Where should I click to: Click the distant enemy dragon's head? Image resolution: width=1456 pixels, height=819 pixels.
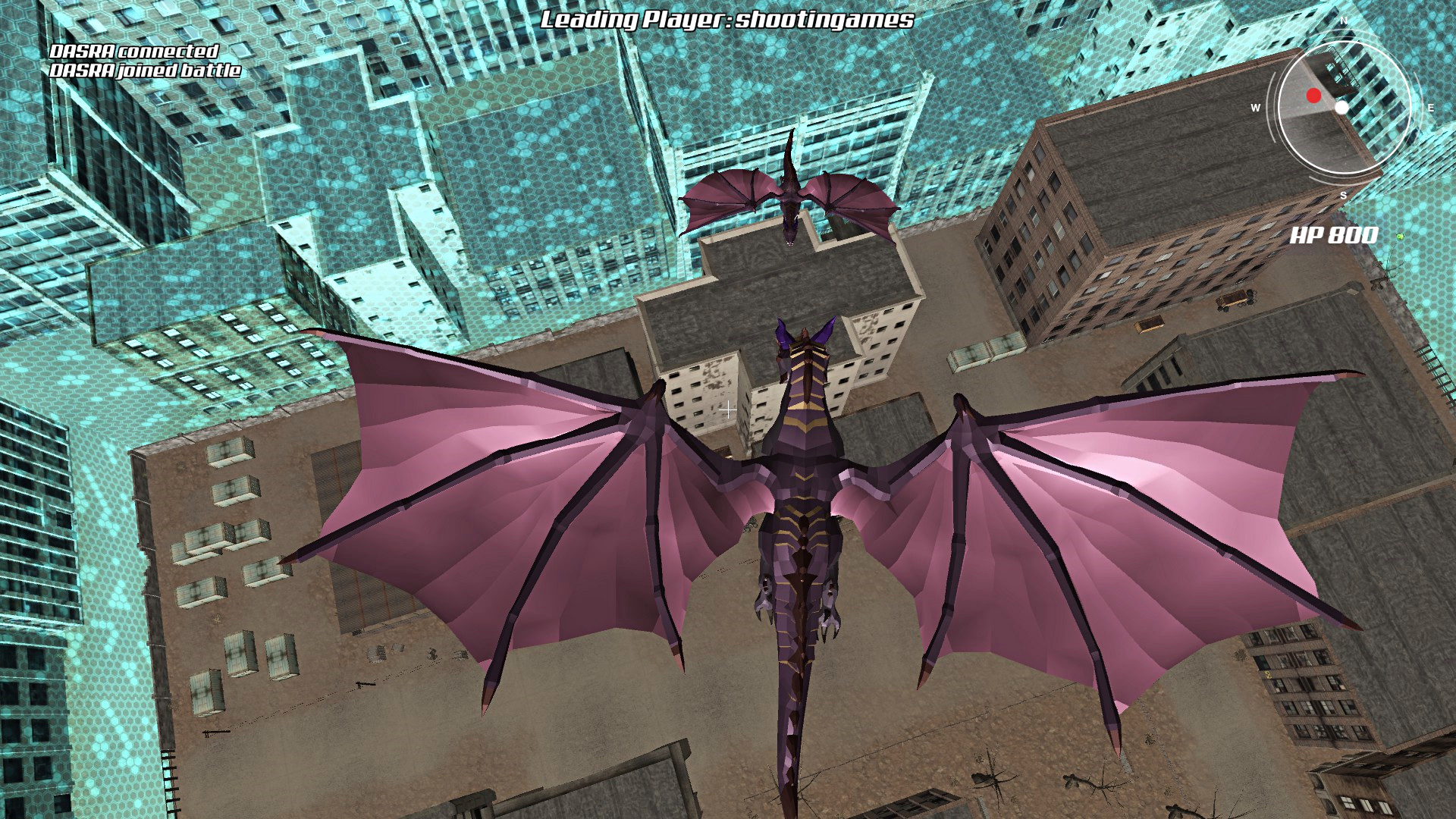click(x=789, y=231)
